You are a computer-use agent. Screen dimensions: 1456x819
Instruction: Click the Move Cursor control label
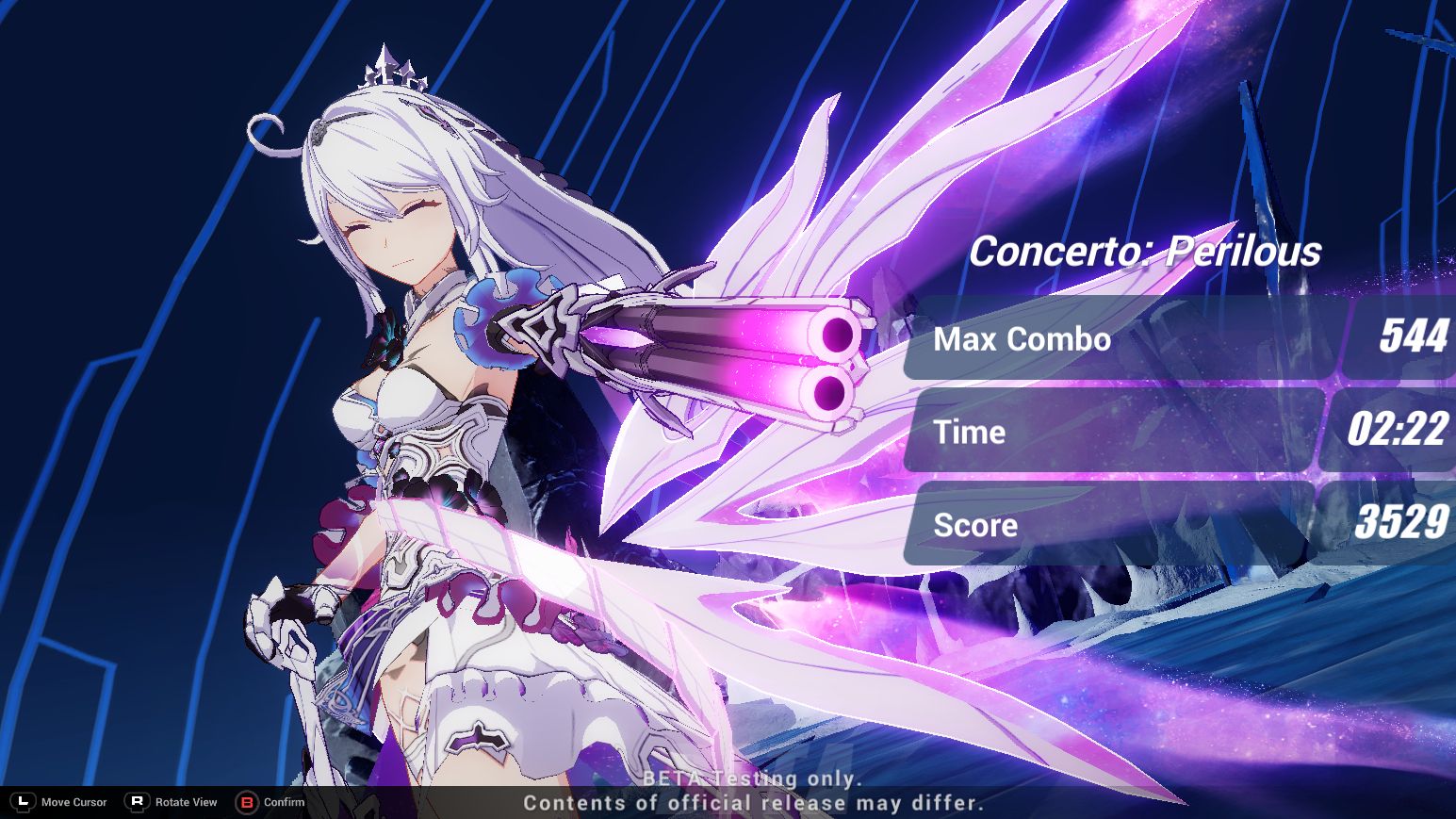(72, 802)
